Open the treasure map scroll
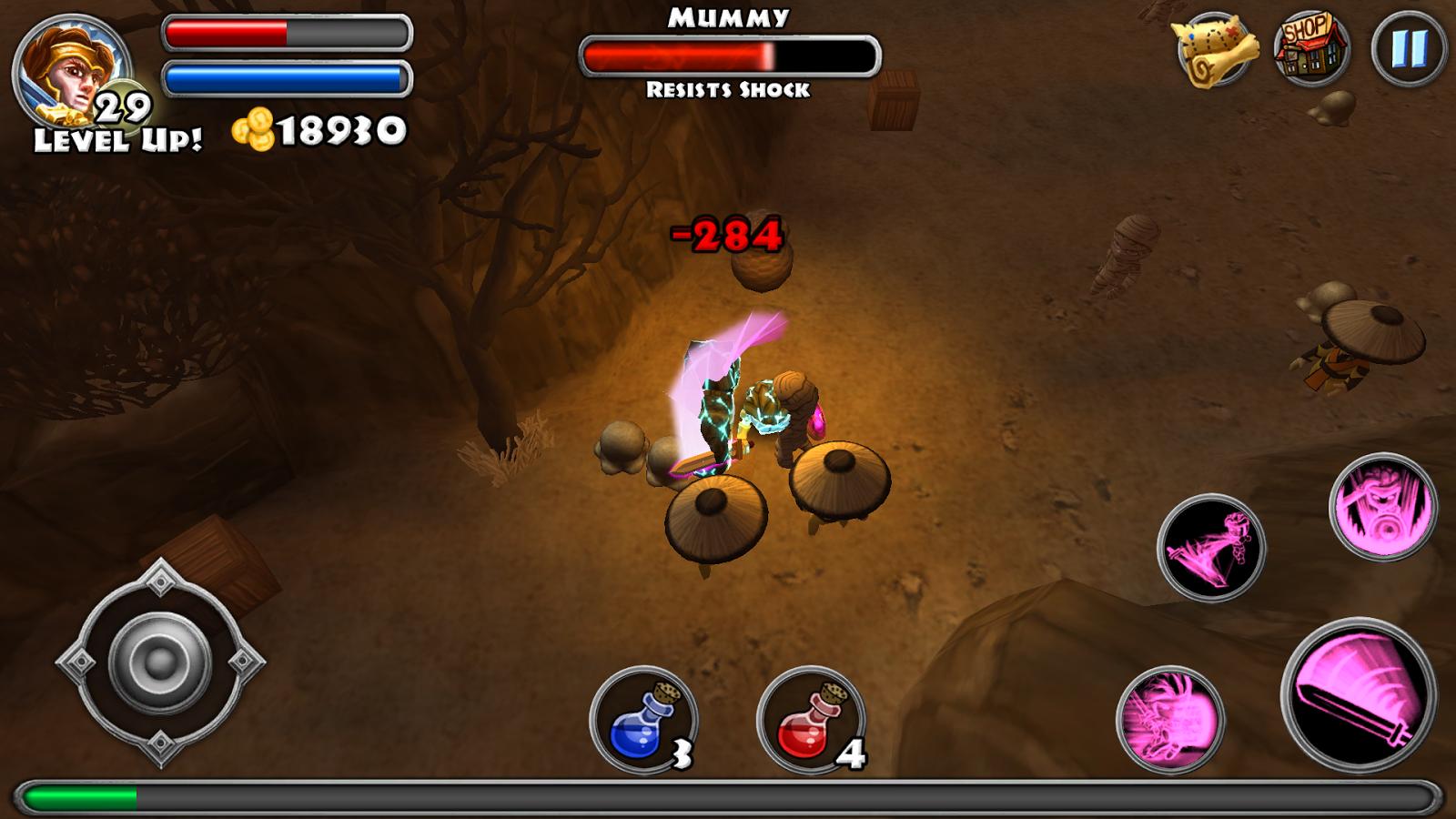 click(x=1216, y=49)
